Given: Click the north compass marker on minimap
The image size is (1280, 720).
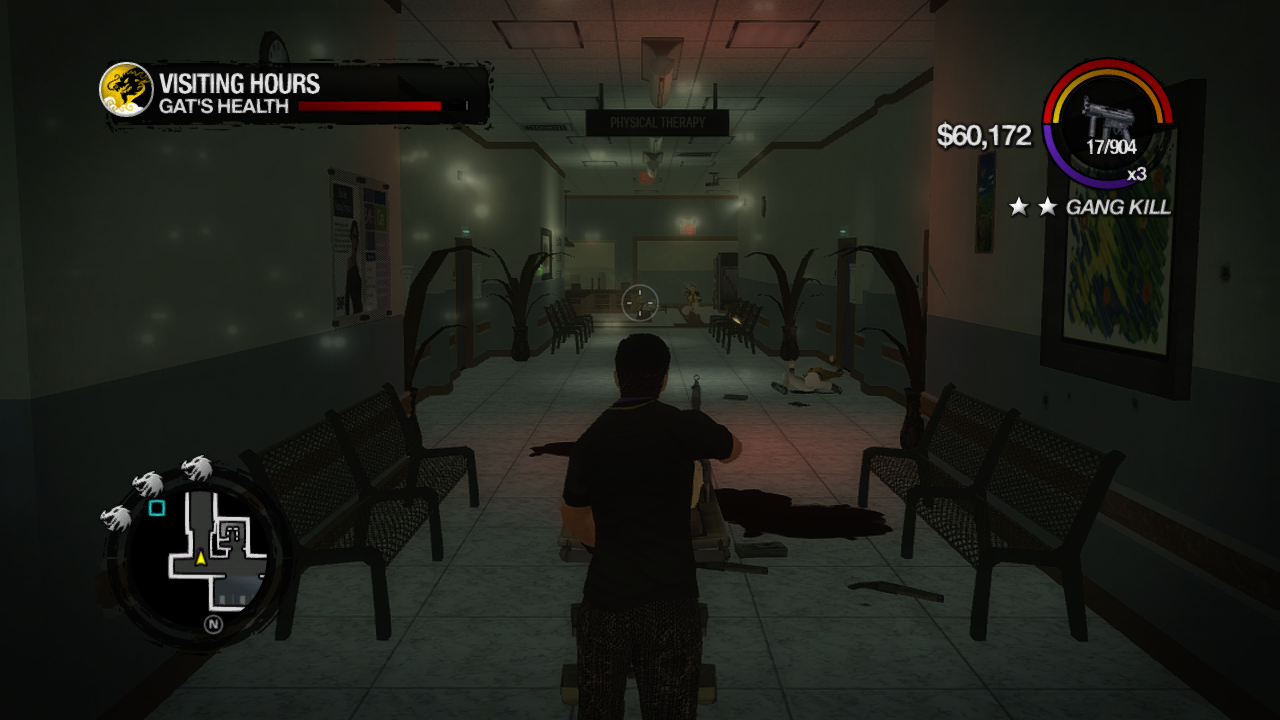Looking at the screenshot, I should [213, 625].
